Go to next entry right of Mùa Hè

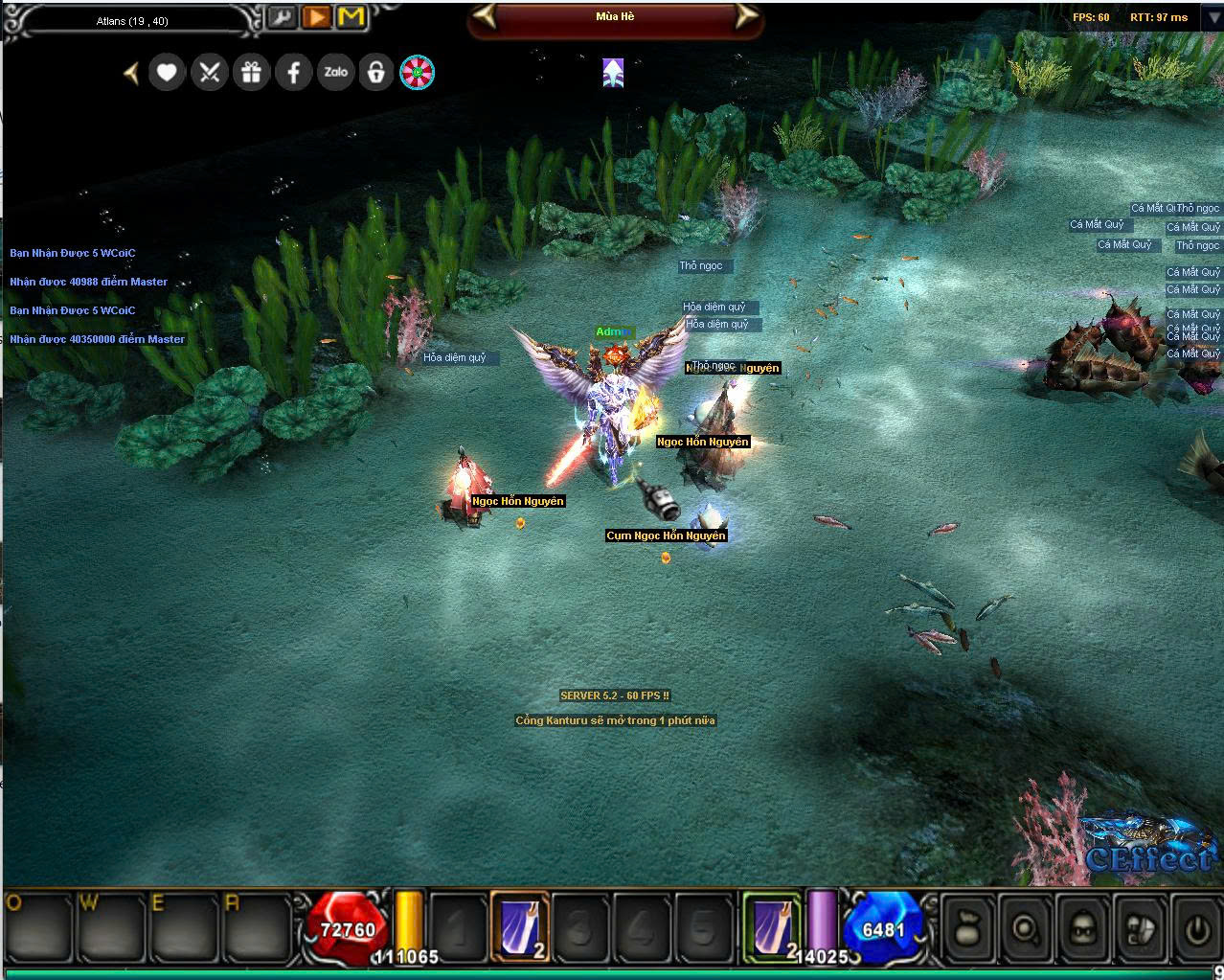pos(745,16)
